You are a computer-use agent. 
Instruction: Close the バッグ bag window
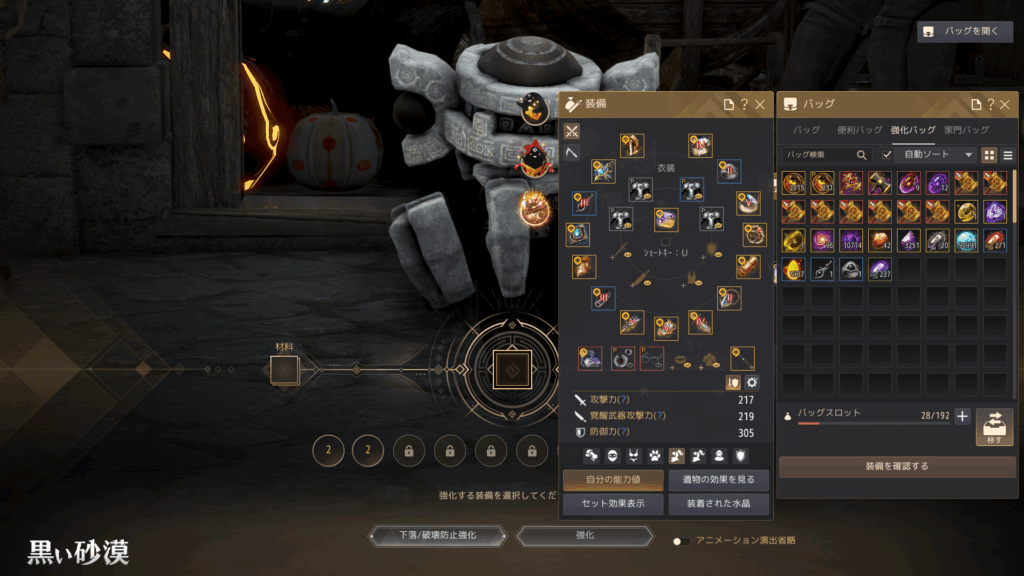coord(1006,104)
